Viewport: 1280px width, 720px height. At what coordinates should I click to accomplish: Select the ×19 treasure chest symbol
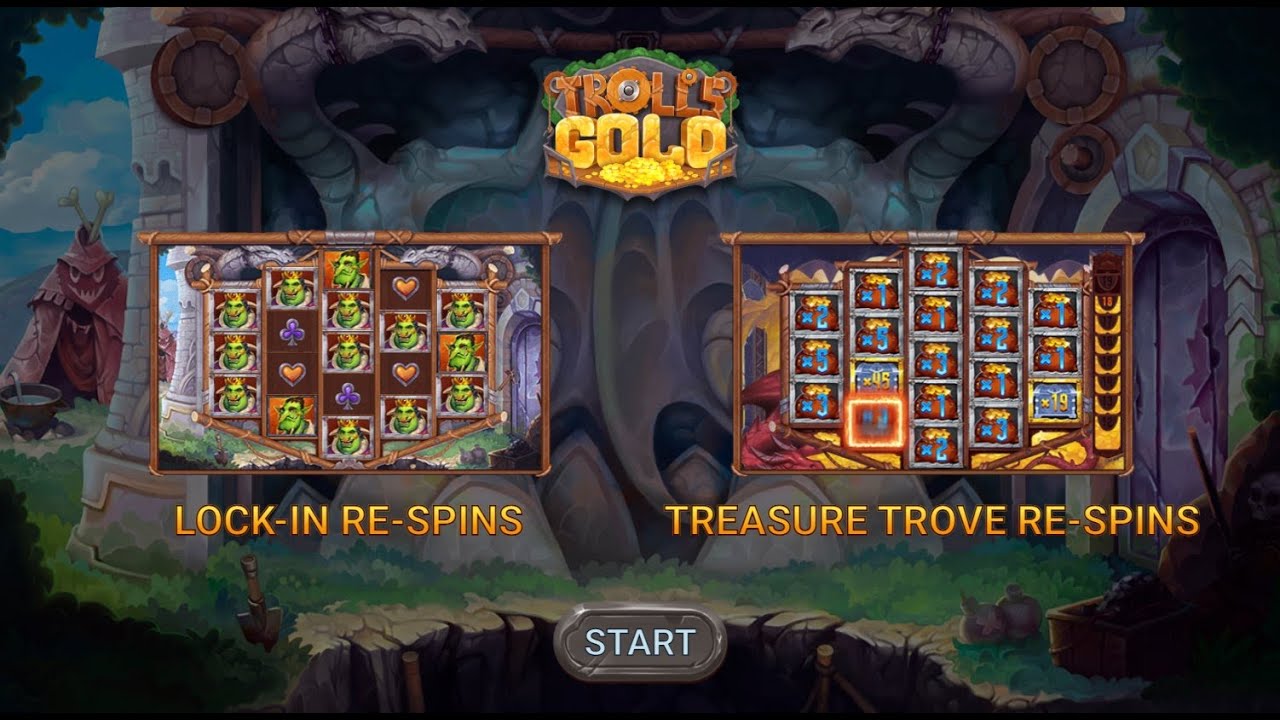1054,401
